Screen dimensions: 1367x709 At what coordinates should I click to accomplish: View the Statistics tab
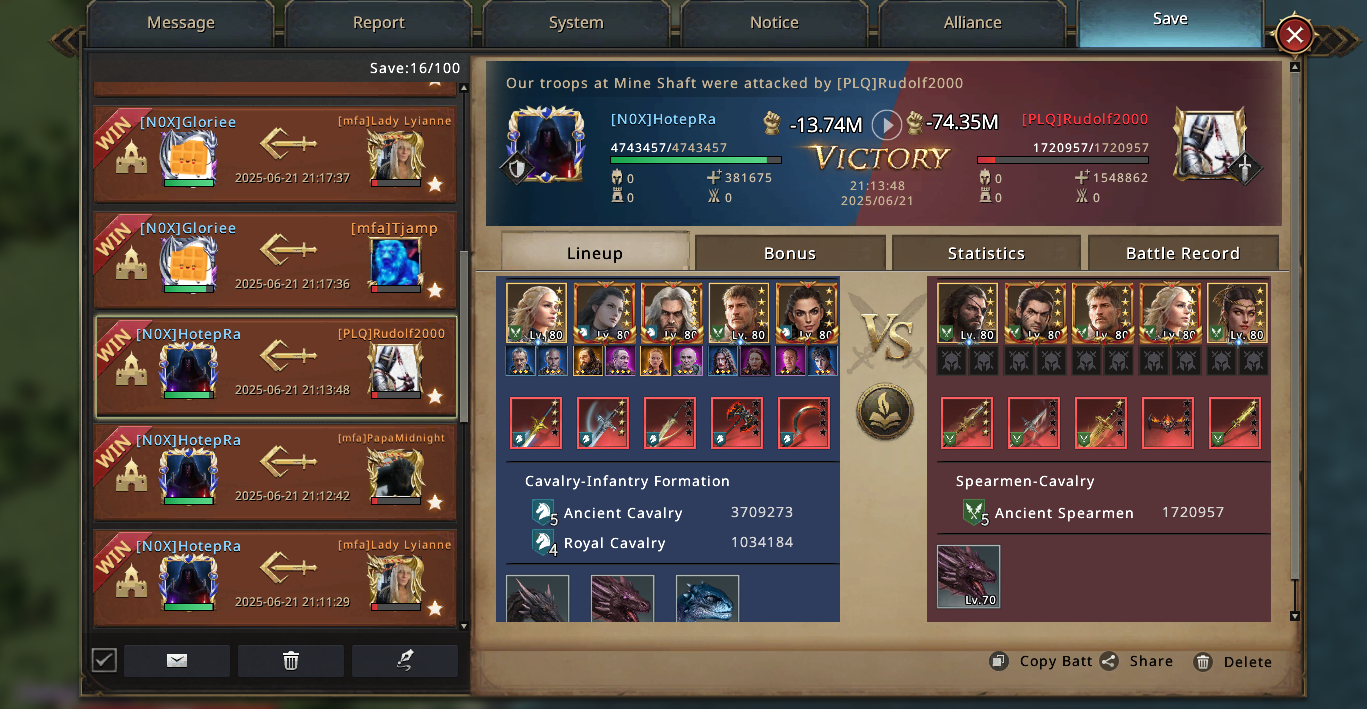click(986, 253)
